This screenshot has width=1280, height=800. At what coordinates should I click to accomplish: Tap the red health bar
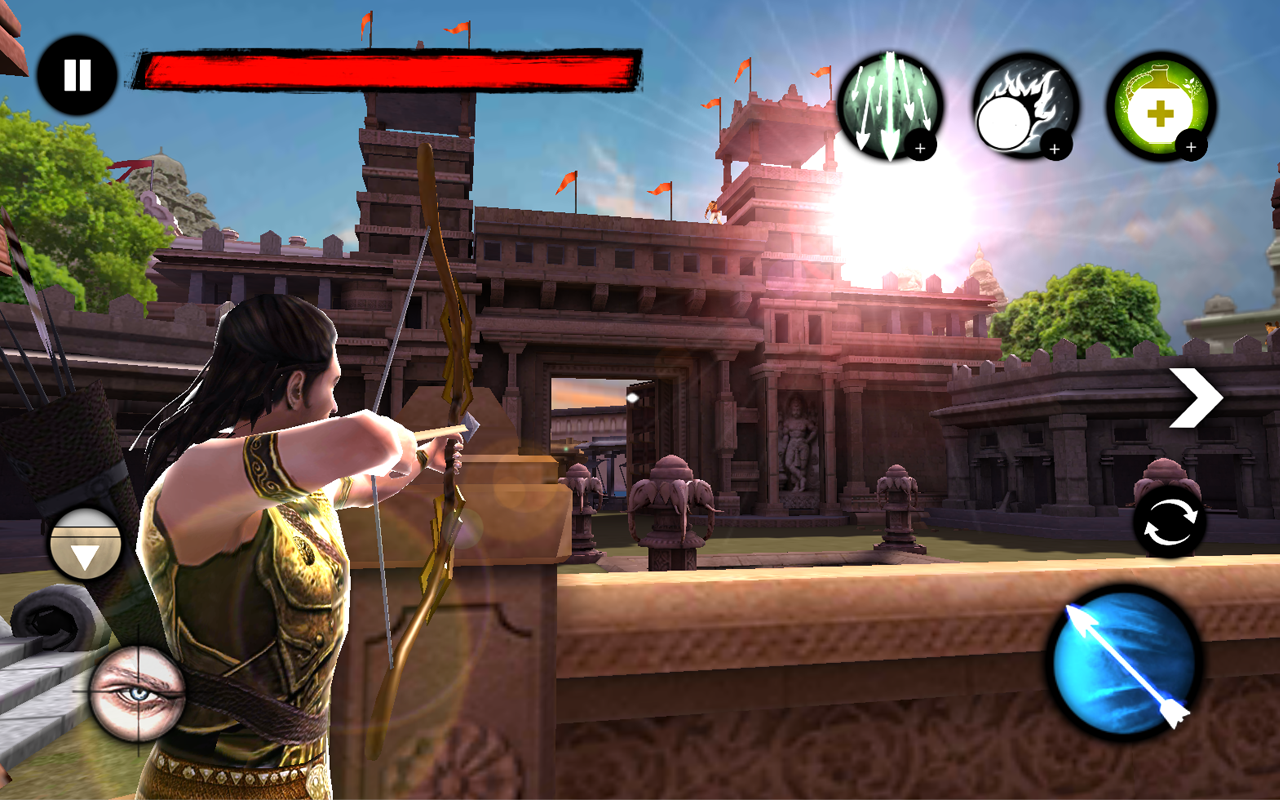coord(390,68)
